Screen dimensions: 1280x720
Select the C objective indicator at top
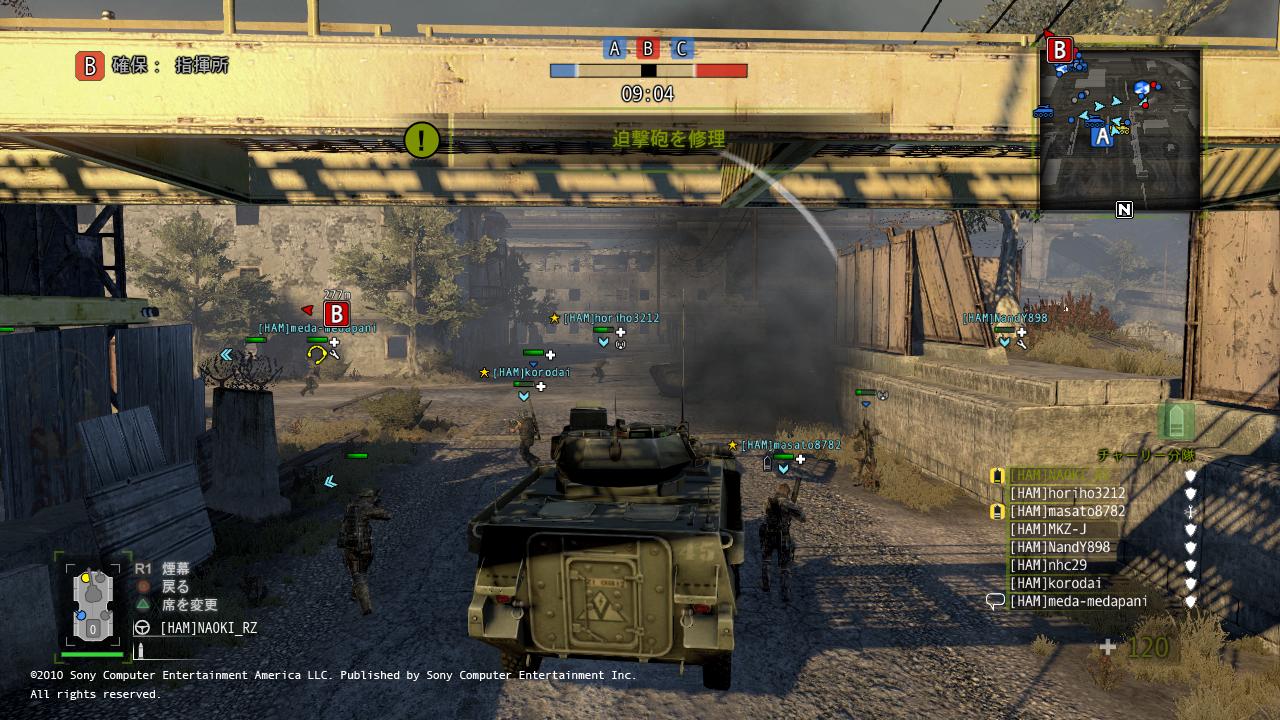pyautogui.click(x=681, y=49)
